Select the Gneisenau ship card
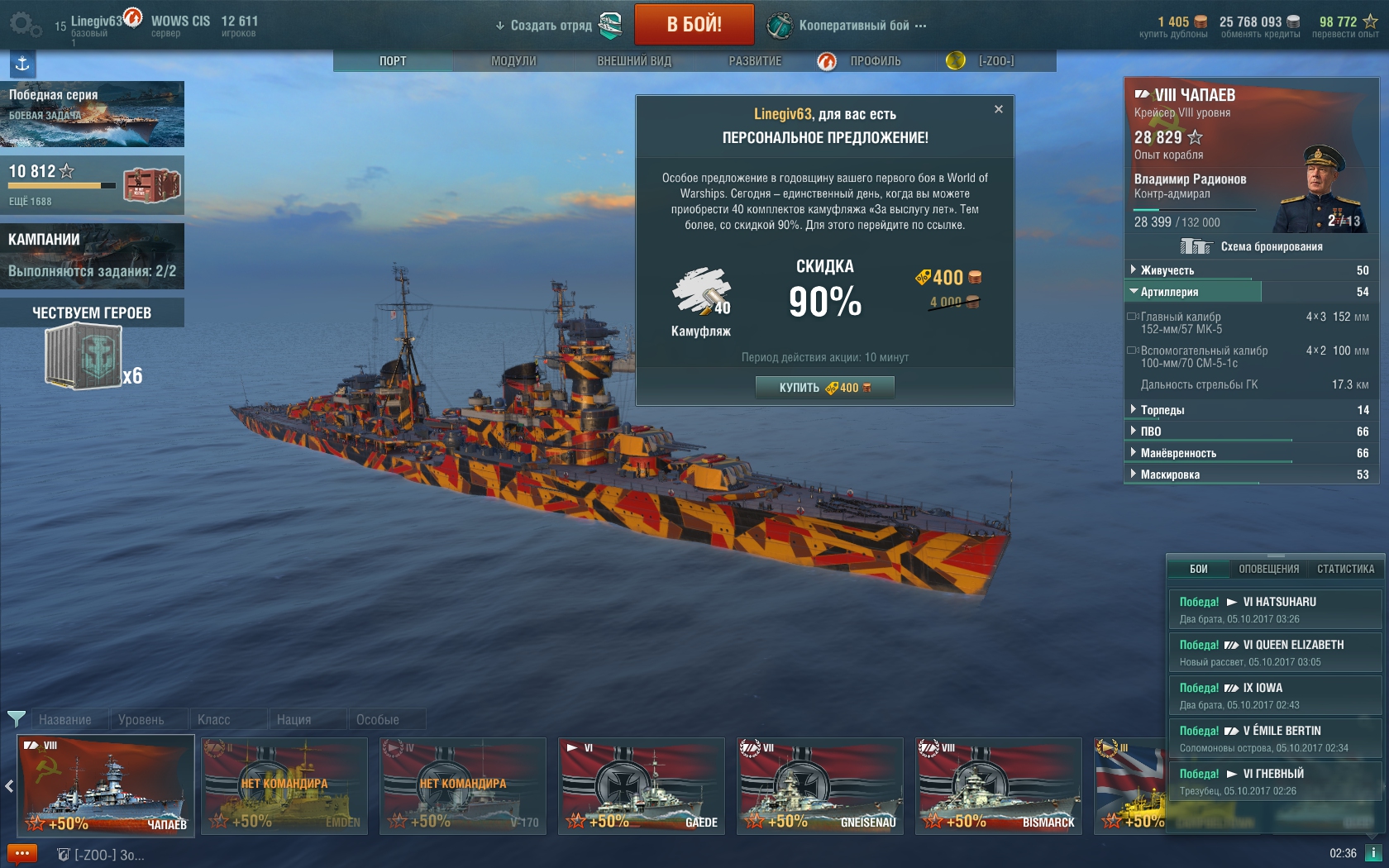Image resolution: width=1389 pixels, height=868 pixels. (x=820, y=785)
